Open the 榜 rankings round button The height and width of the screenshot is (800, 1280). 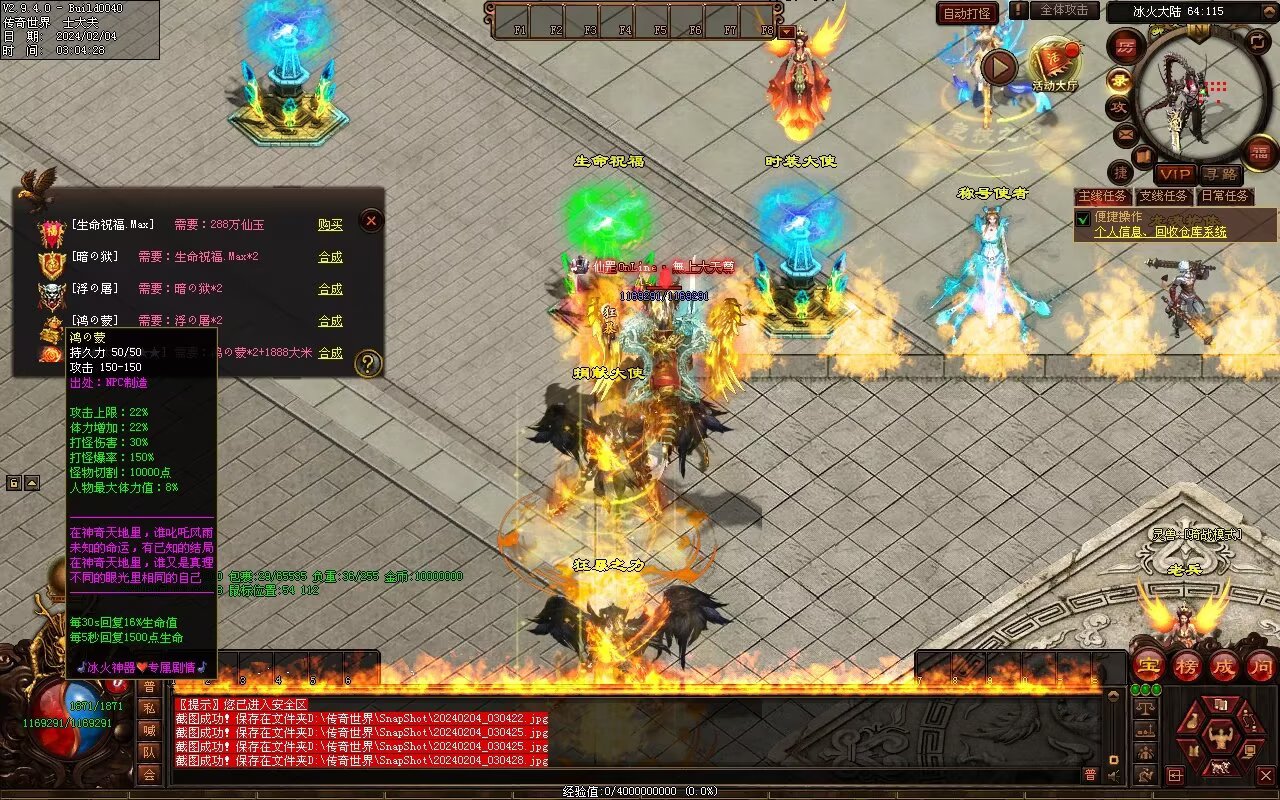click(x=1187, y=666)
